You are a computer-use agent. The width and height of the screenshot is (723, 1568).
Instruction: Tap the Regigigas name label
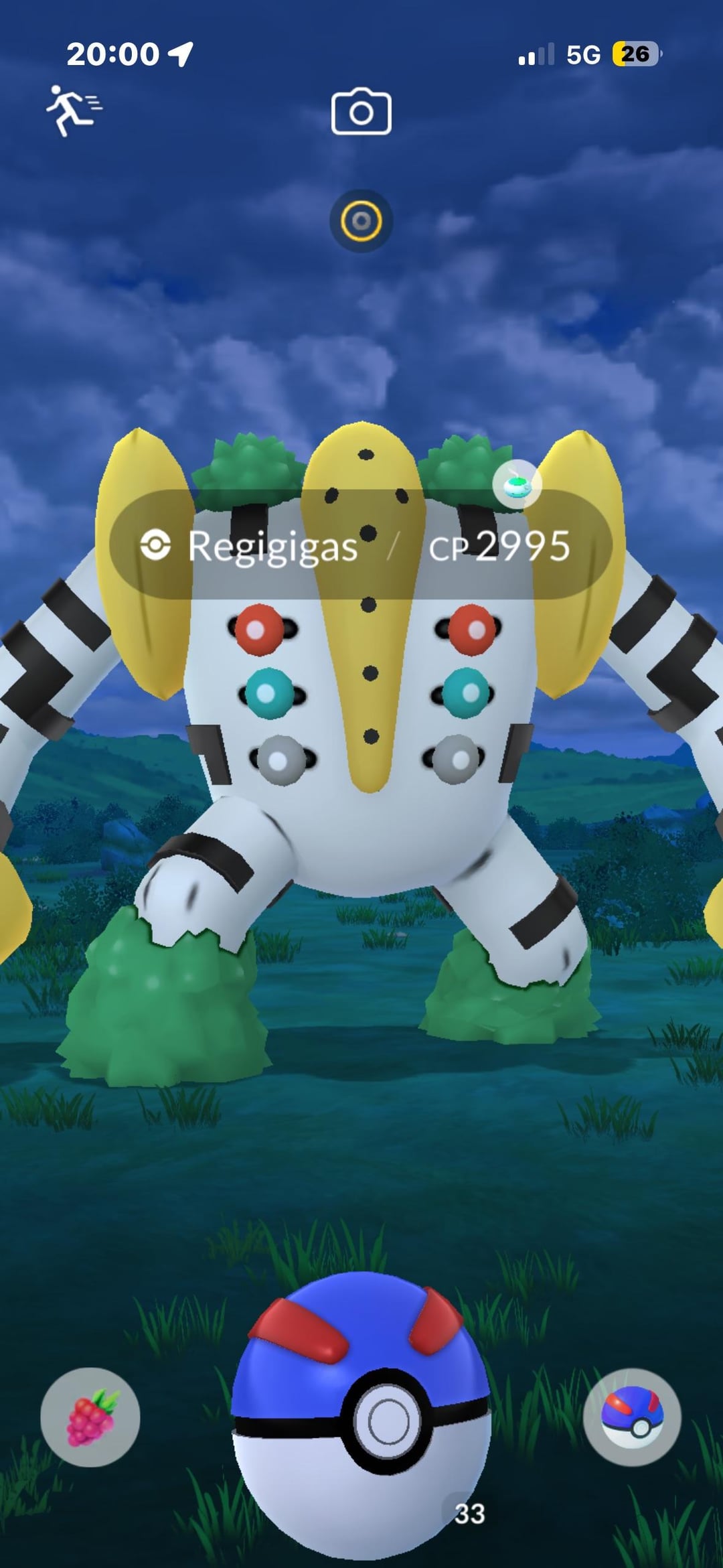coord(272,546)
